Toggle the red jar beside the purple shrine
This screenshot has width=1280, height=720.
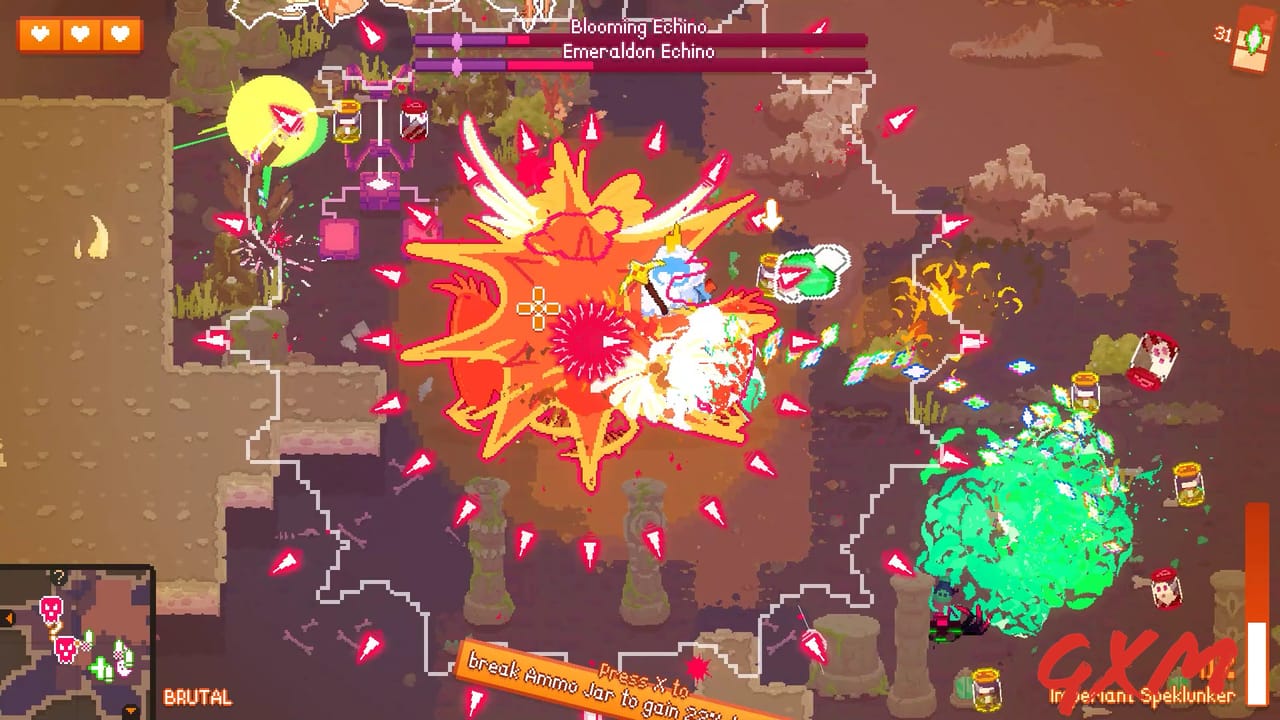tap(414, 121)
